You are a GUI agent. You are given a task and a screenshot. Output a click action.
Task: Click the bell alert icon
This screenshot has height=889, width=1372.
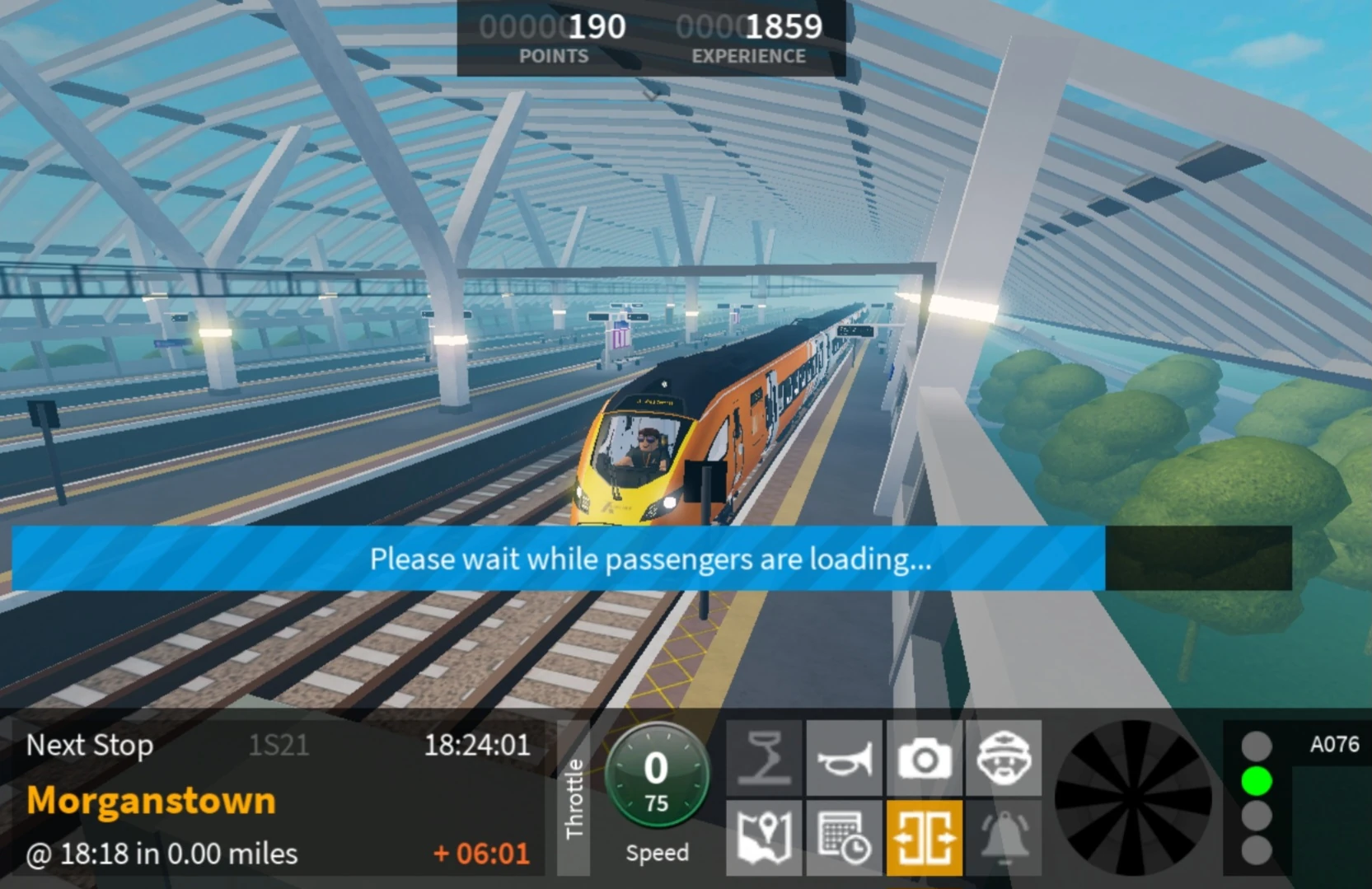(1004, 837)
